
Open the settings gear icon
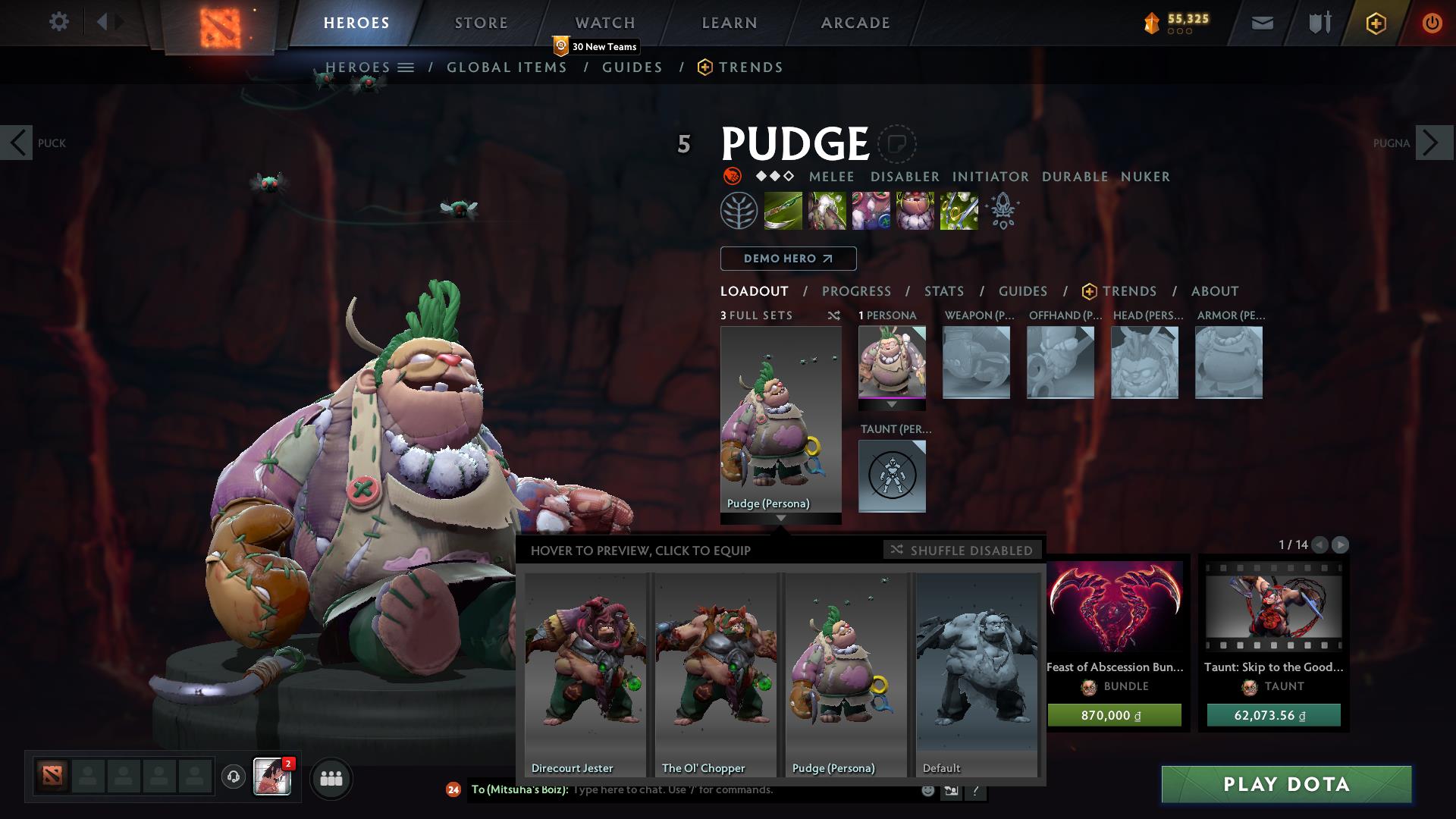(x=58, y=22)
